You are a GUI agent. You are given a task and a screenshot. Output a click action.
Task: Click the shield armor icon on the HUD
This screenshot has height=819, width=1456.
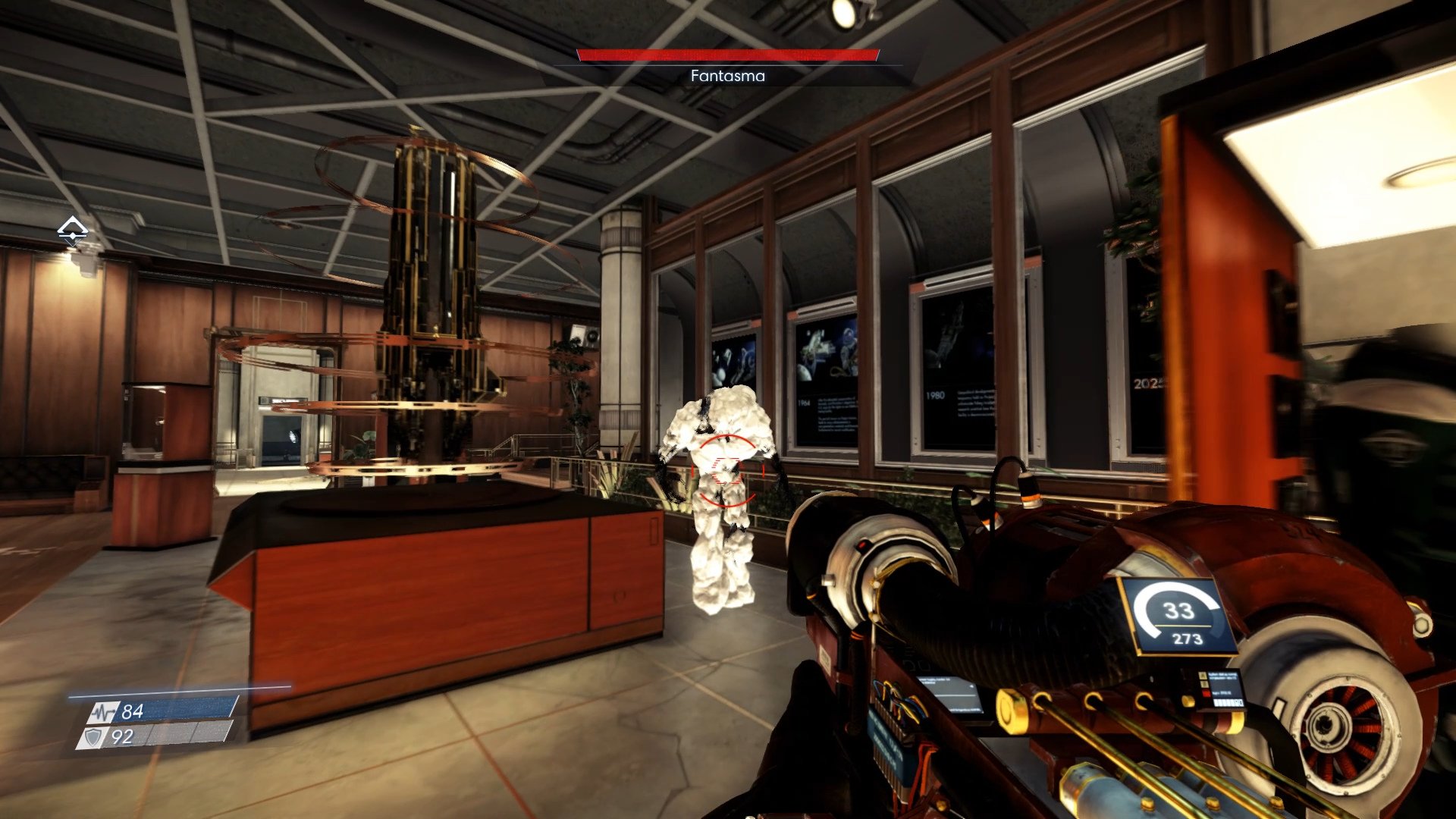click(93, 737)
